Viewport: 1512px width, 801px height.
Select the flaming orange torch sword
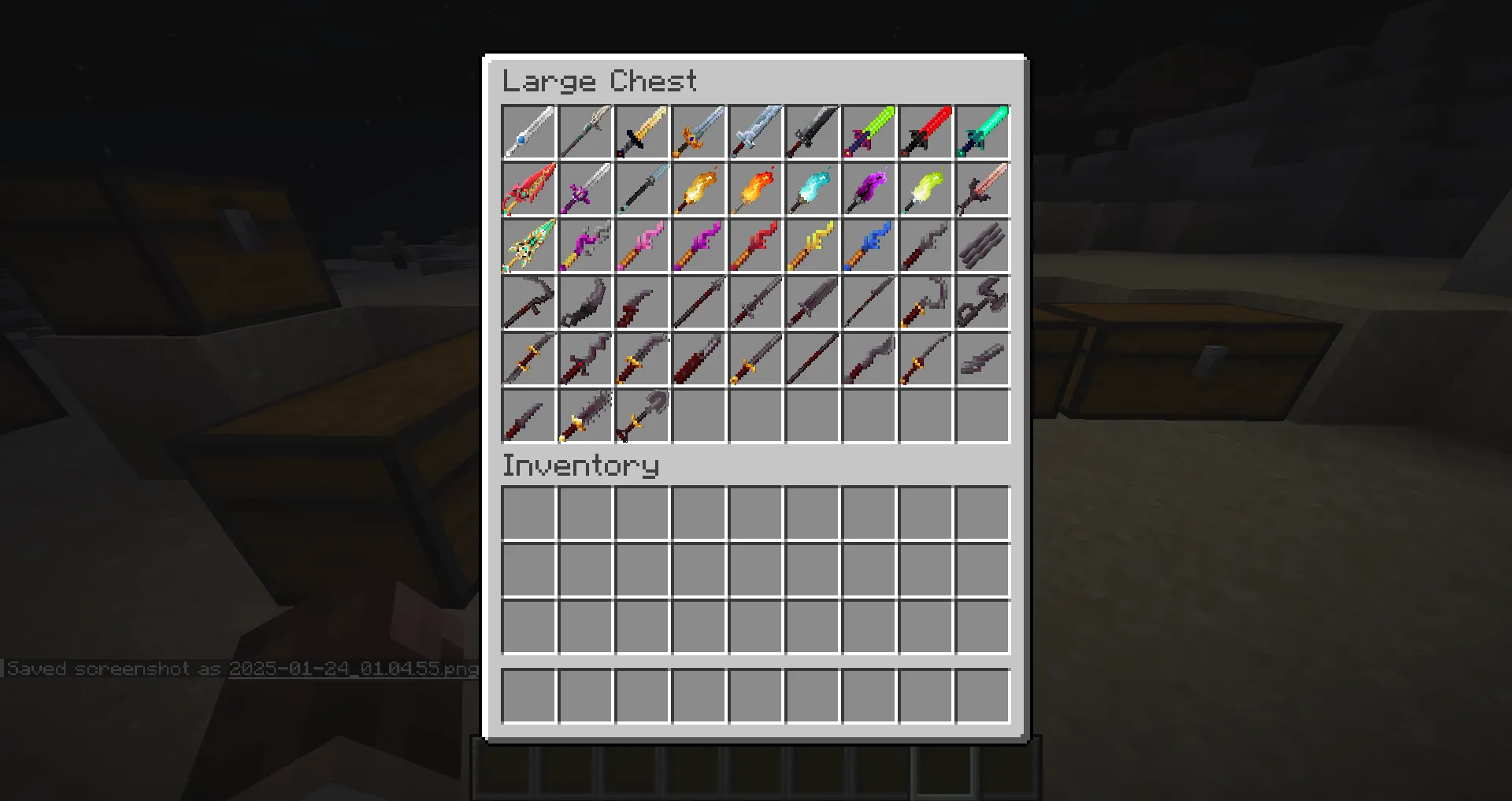pos(699,188)
